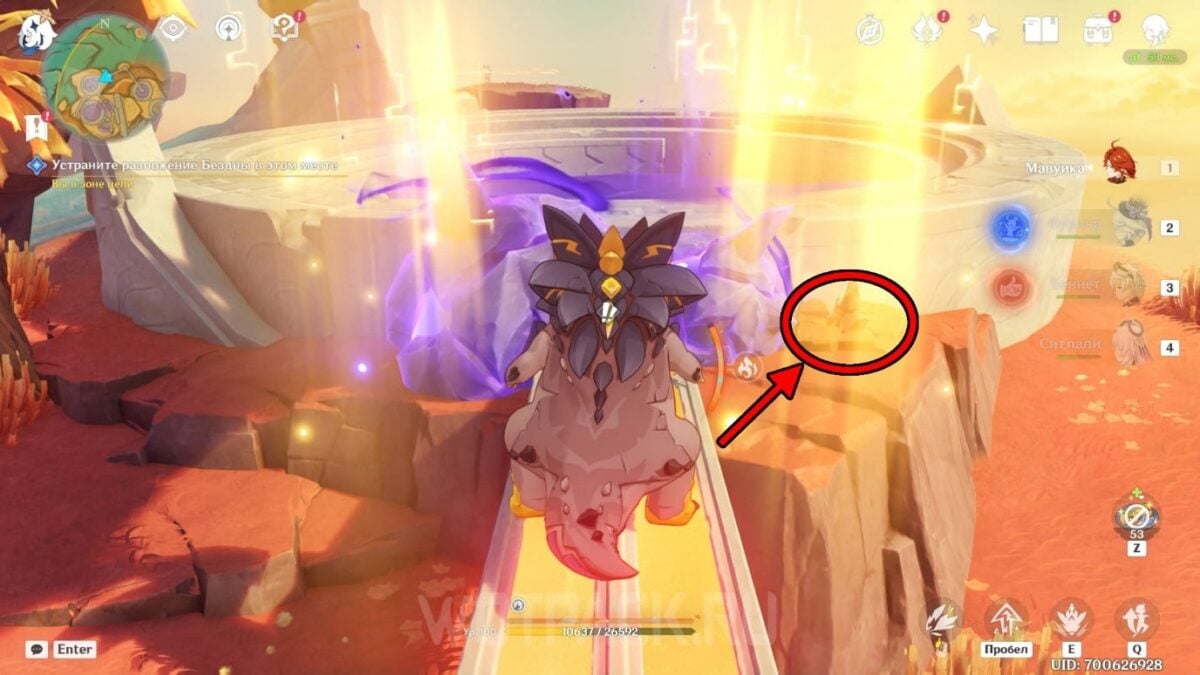The image size is (1200, 675).
Task: Activate the dismount Q ability icon
Action: click(1136, 618)
